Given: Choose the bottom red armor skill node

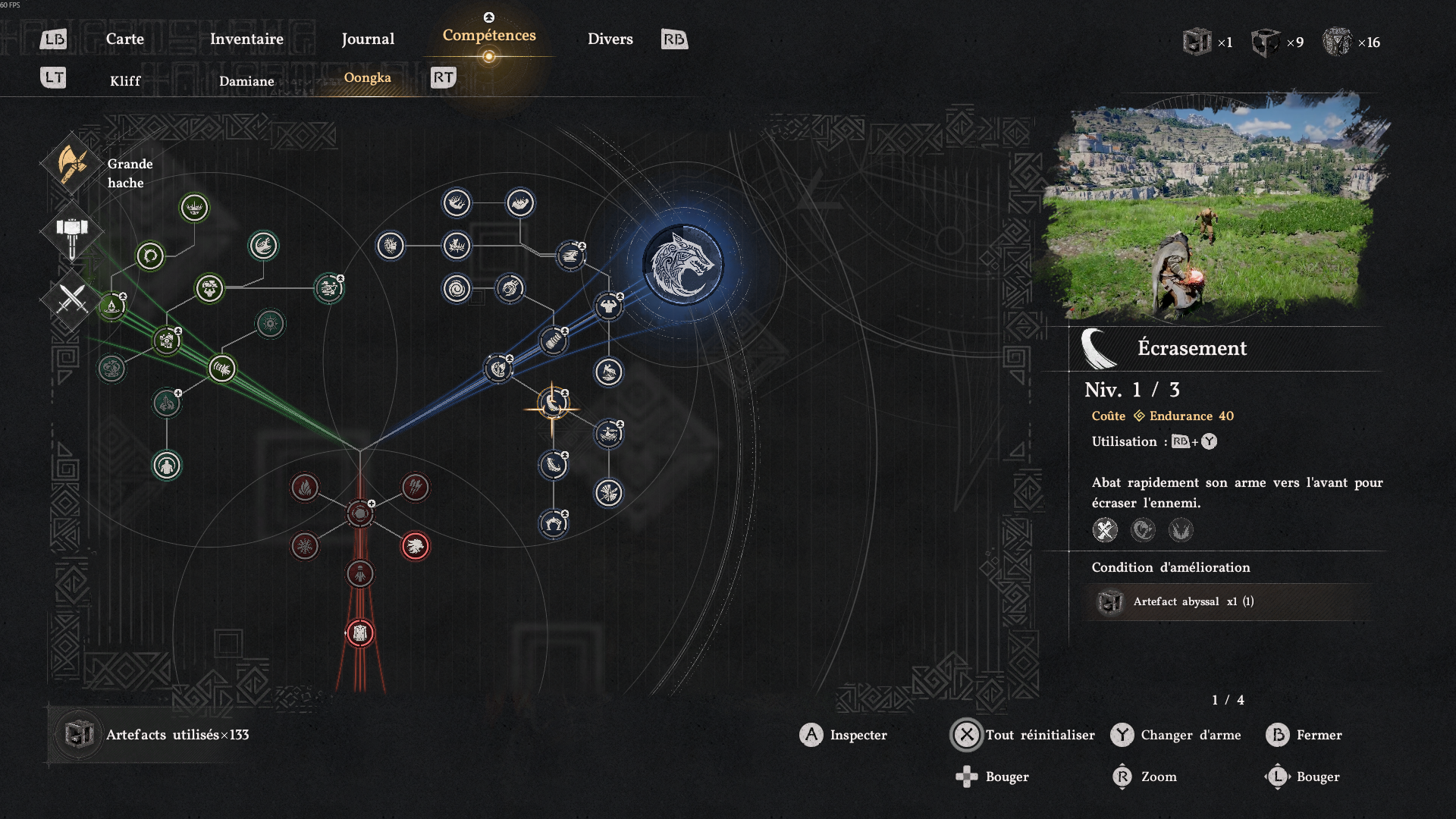Looking at the screenshot, I should [x=360, y=633].
